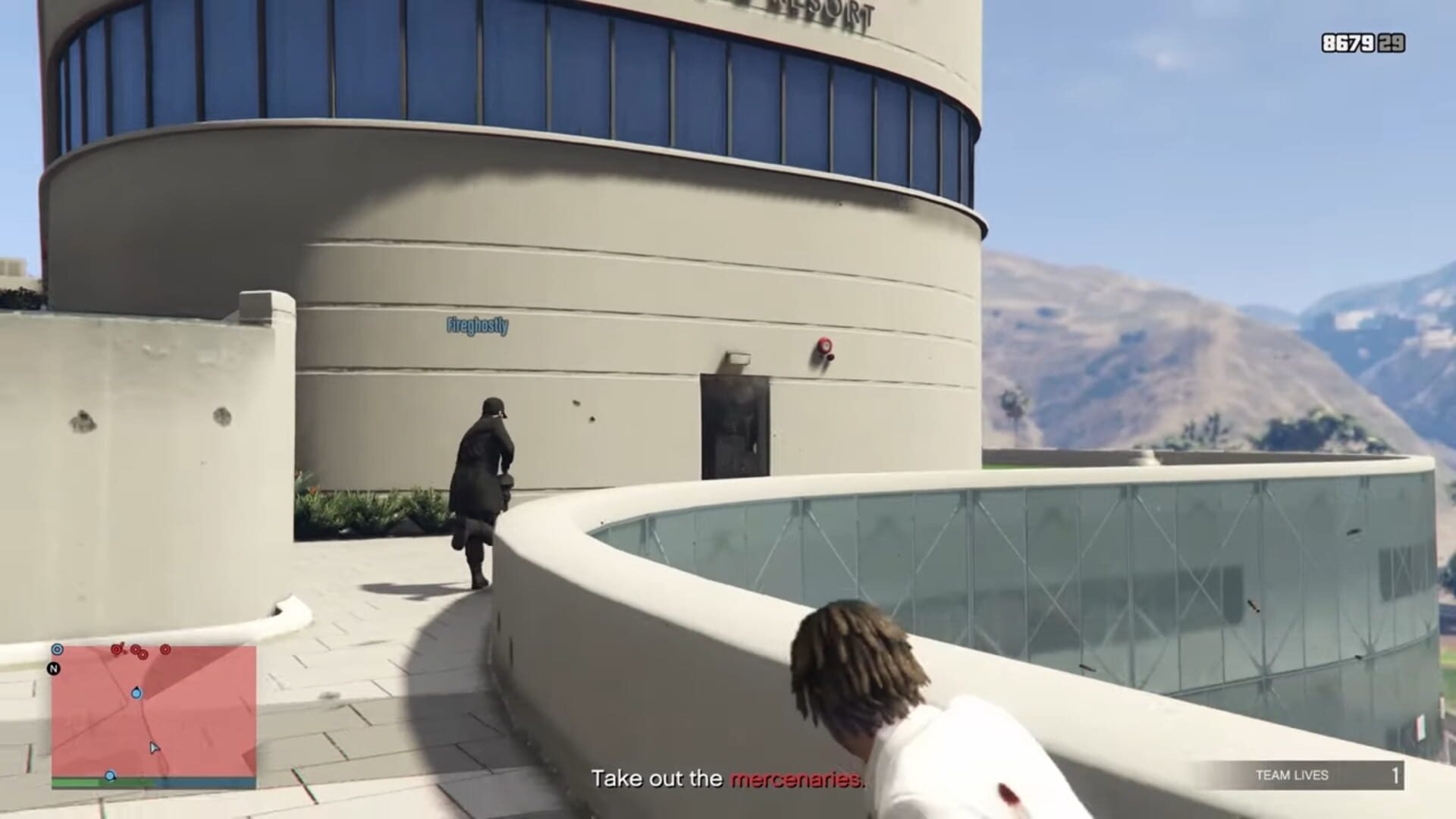Click the North compass indicator on the minimap
Screen dimensions: 1456x819
53,667
